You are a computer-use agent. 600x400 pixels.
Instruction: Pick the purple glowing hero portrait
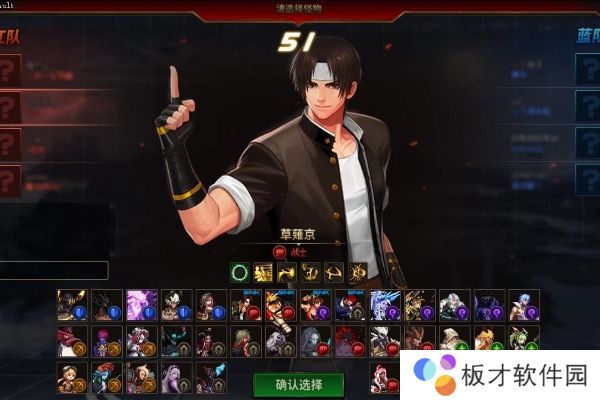click(x=141, y=305)
